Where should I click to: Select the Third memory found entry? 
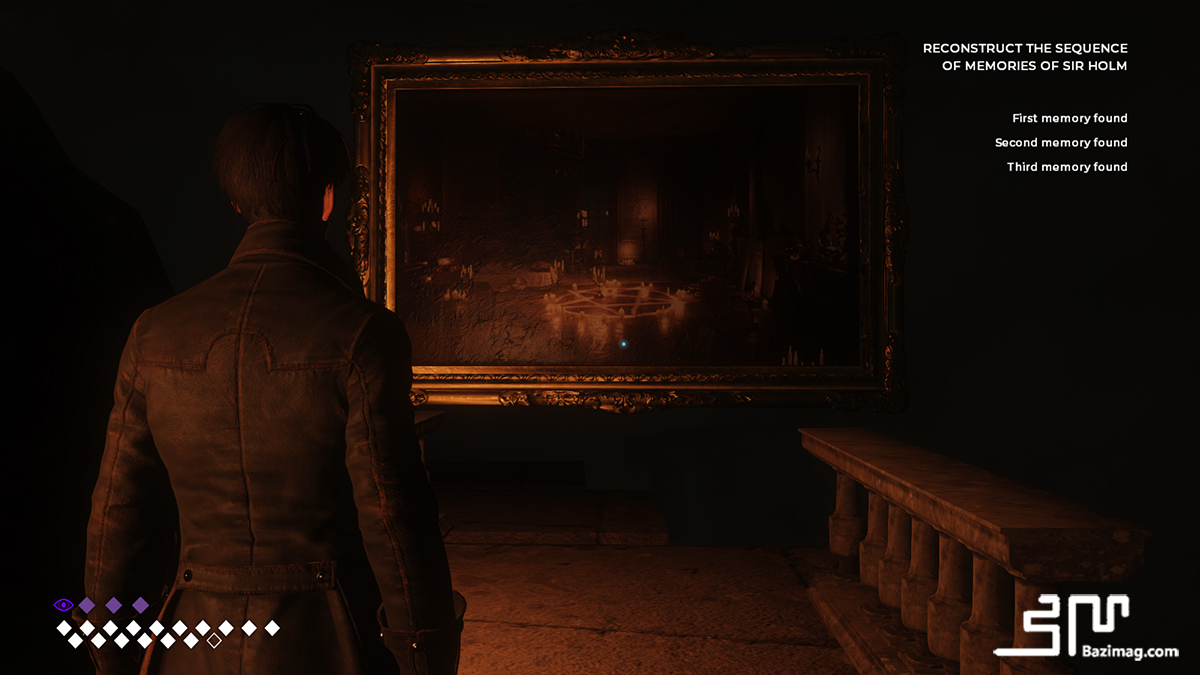(x=1067, y=167)
